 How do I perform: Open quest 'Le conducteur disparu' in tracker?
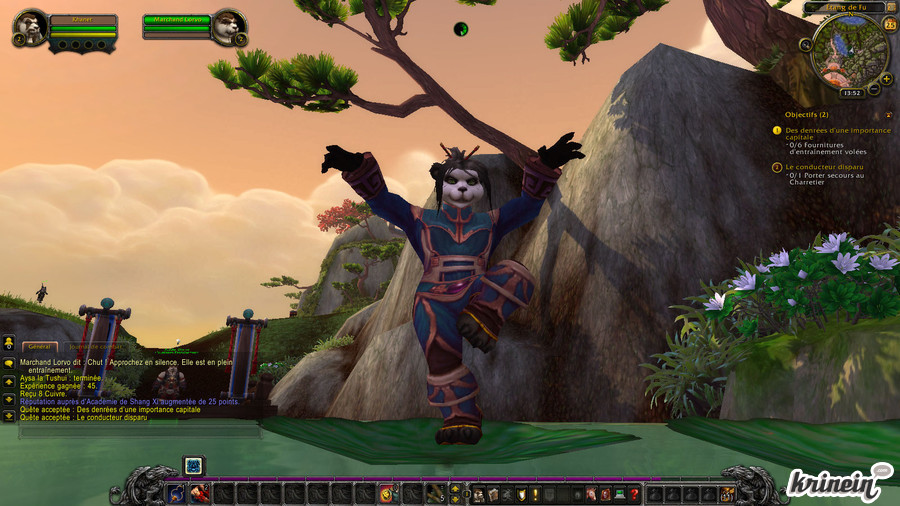coord(824,167)
